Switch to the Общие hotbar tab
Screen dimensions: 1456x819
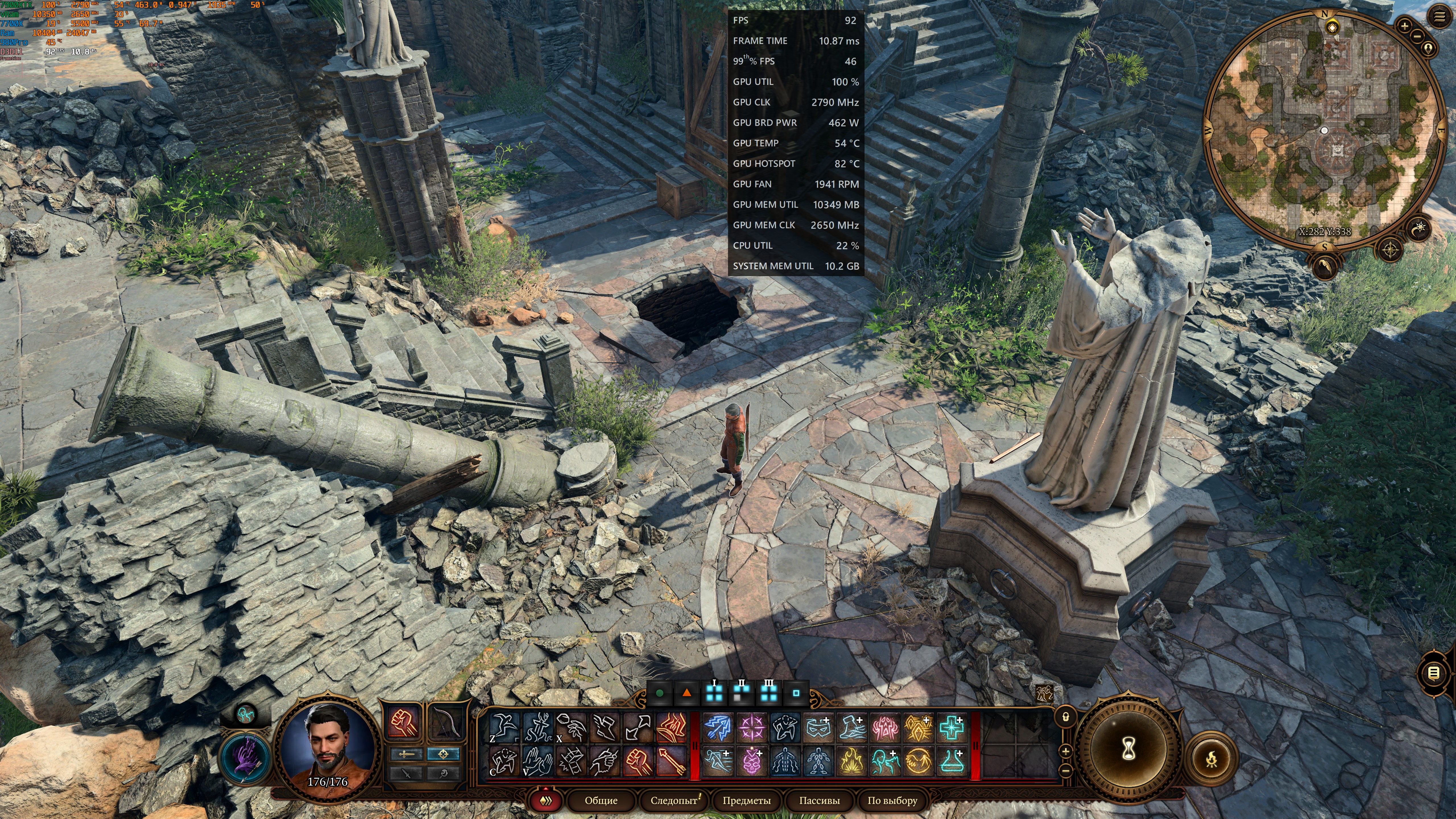(x=601, y=800)
